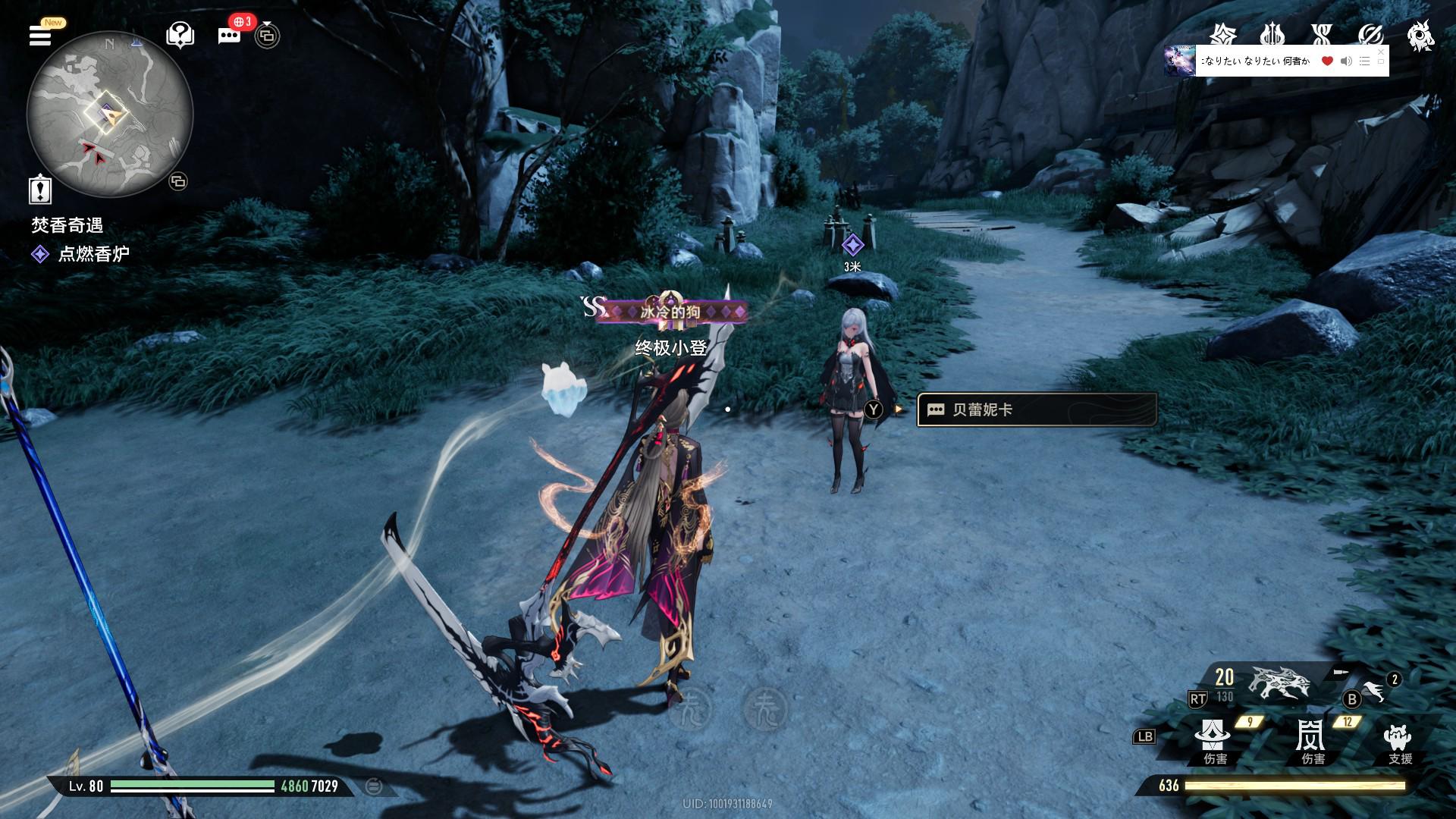The image size is (1456, 819).
Task: Open the music player playlist
Action: pyautogui.click(x=1364, y=61)
